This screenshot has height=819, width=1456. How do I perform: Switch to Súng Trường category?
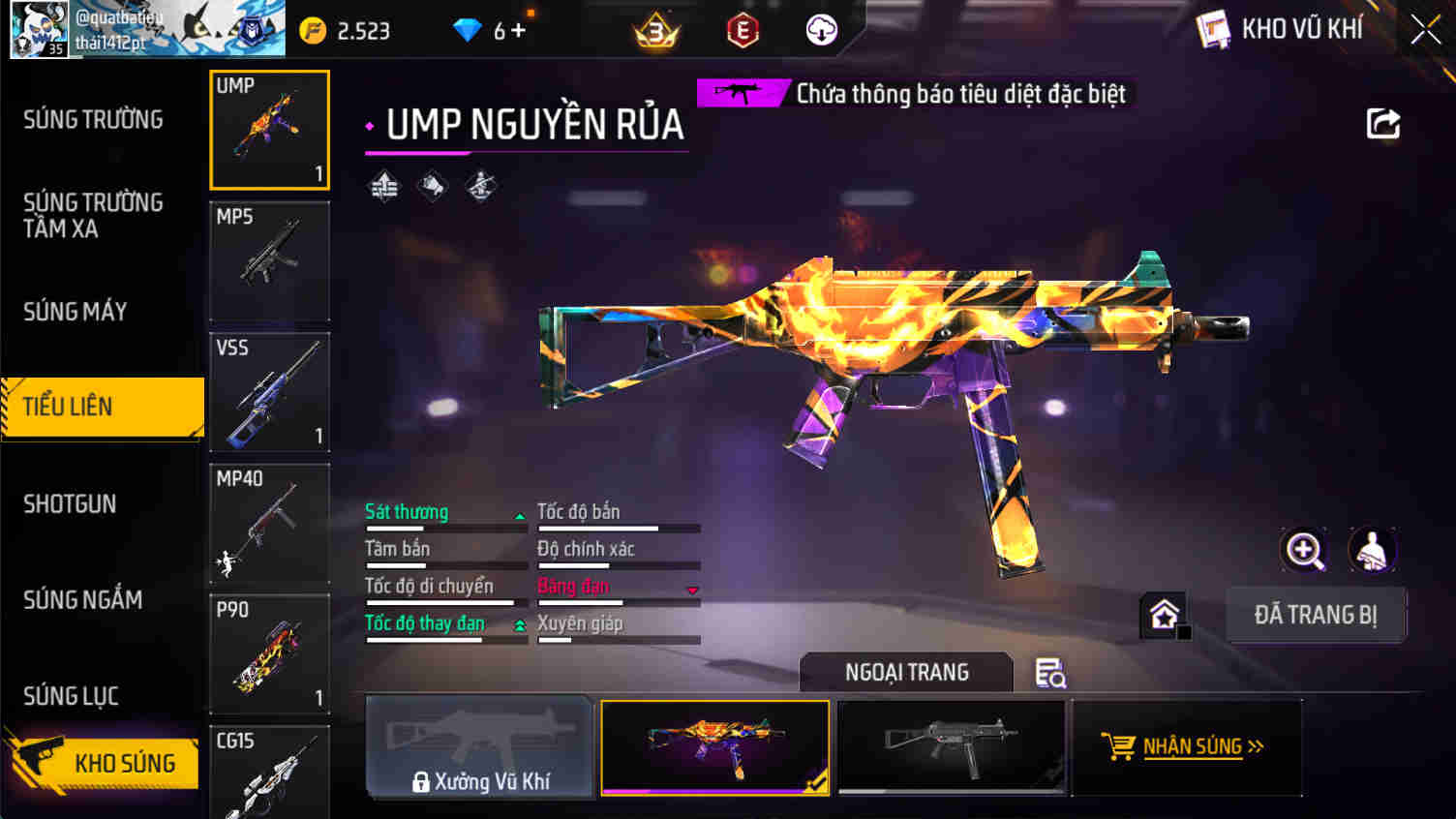coord(93,120)
